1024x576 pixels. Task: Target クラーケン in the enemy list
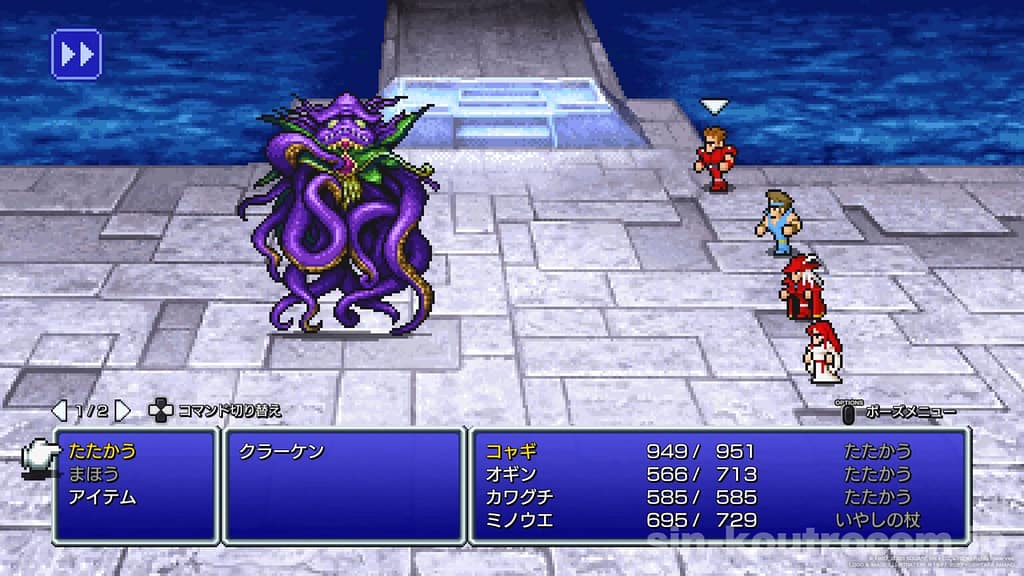[x=281, y=452]
